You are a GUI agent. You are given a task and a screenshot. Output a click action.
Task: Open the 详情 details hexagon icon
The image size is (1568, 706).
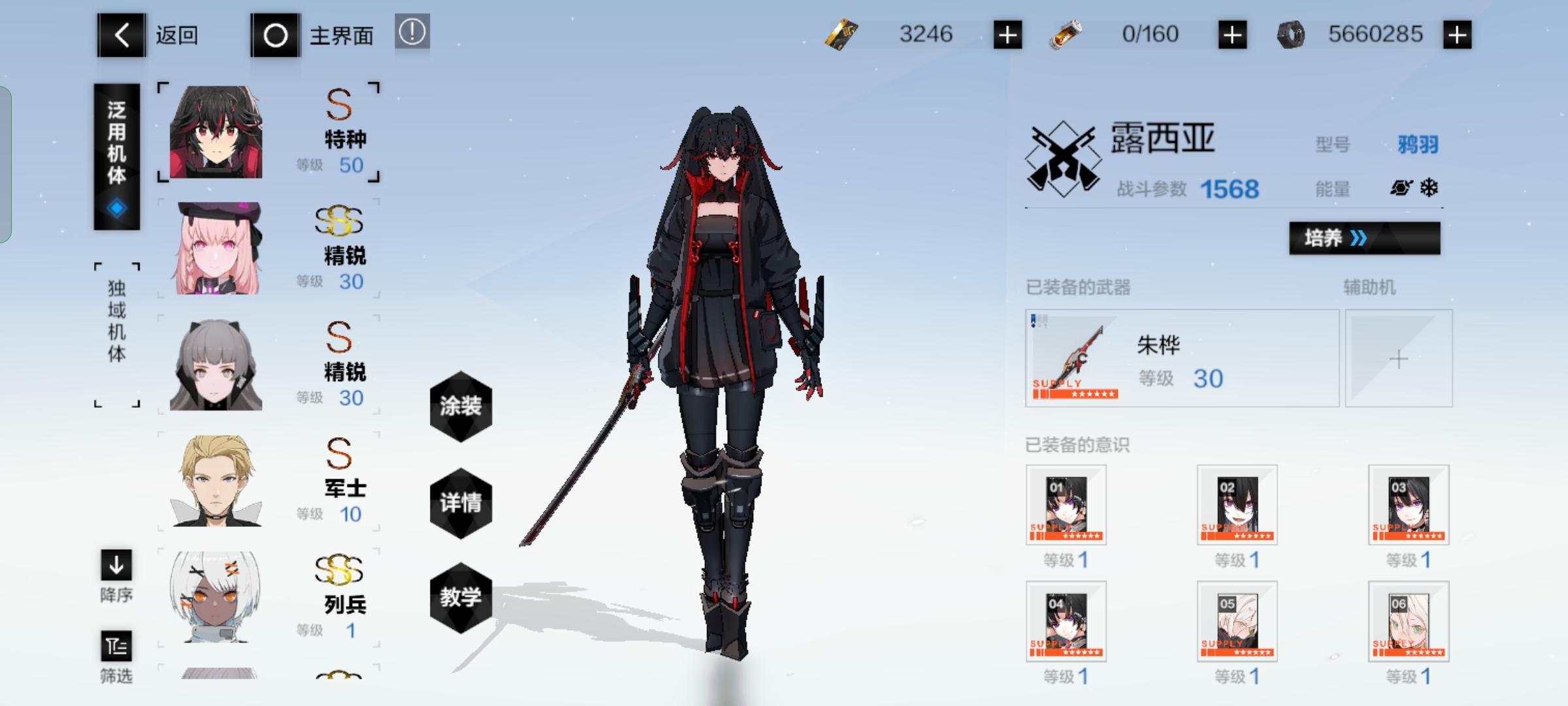(x=461, y=503)
